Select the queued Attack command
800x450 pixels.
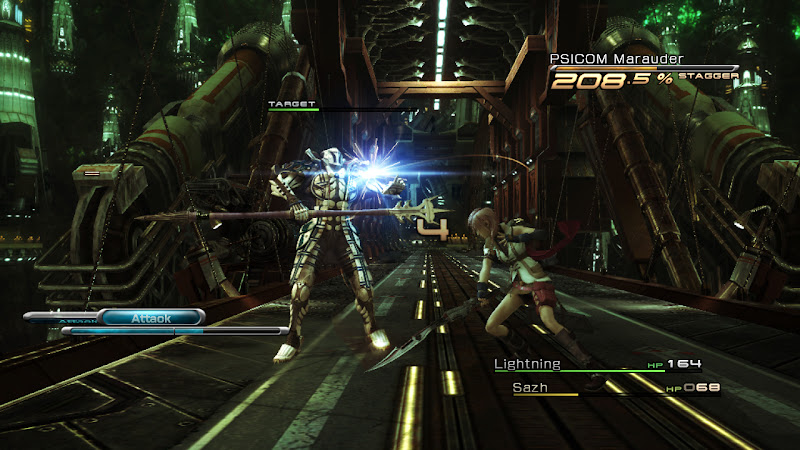pyautogui.click(x=152, y=317)
